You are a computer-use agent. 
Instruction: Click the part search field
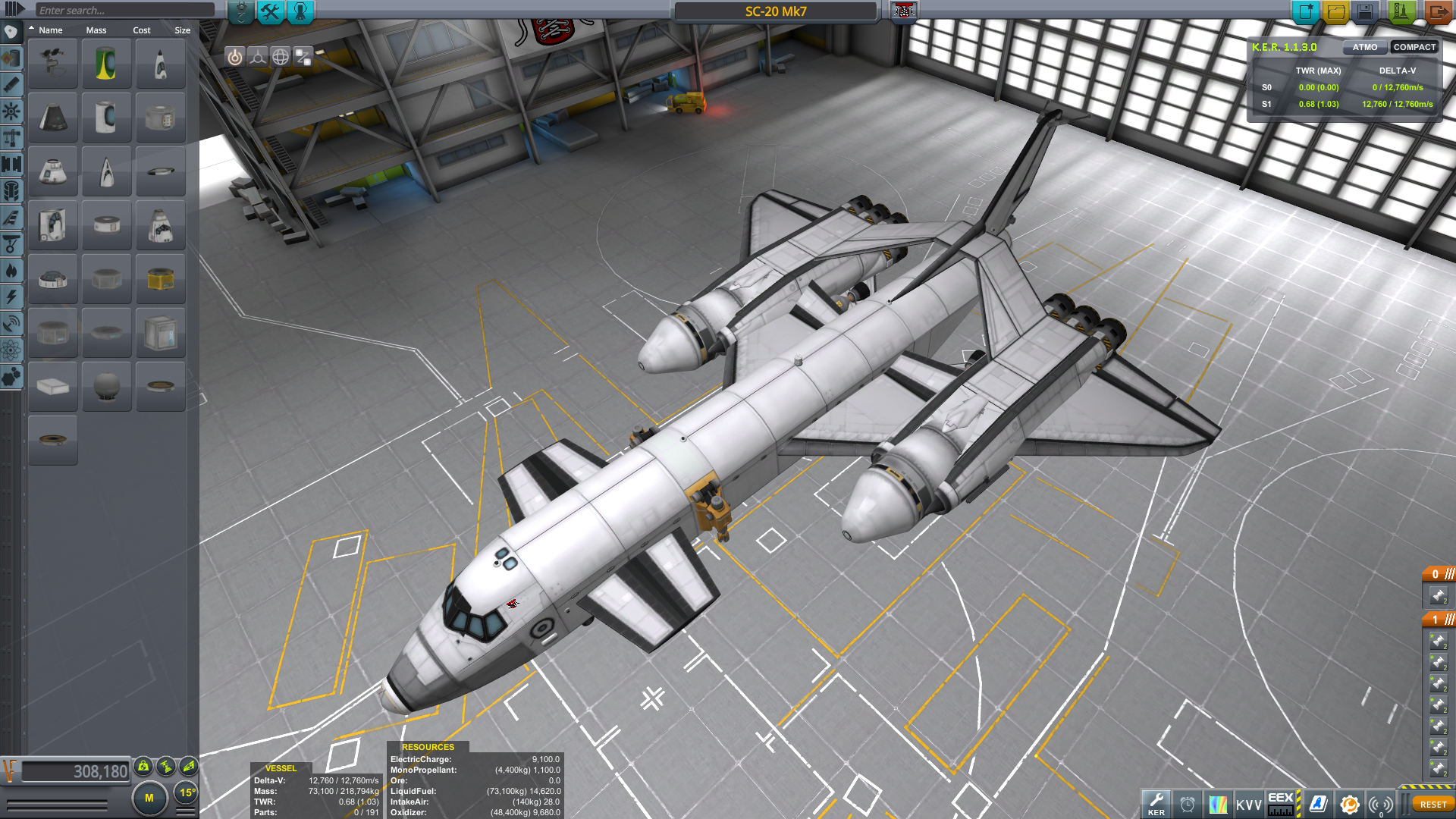pos(125,10)
